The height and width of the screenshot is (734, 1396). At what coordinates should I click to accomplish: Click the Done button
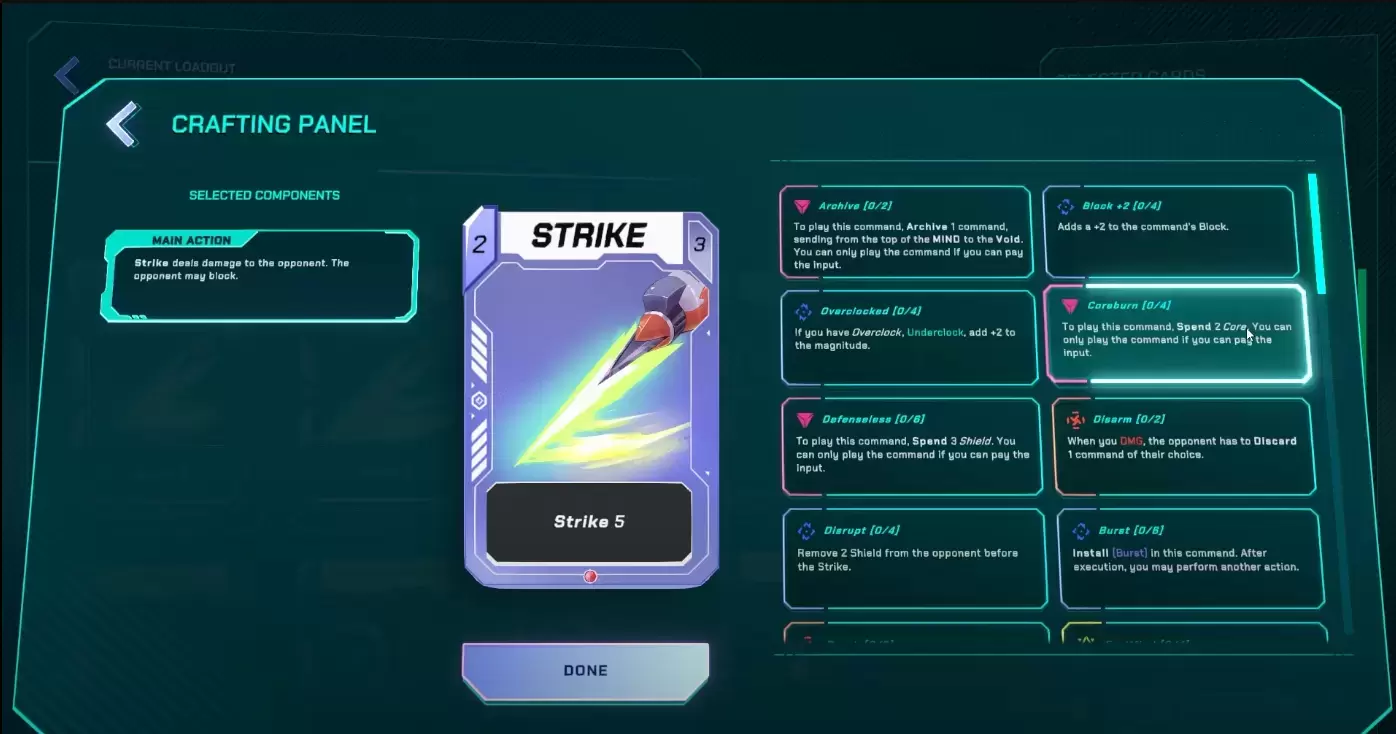585,671
